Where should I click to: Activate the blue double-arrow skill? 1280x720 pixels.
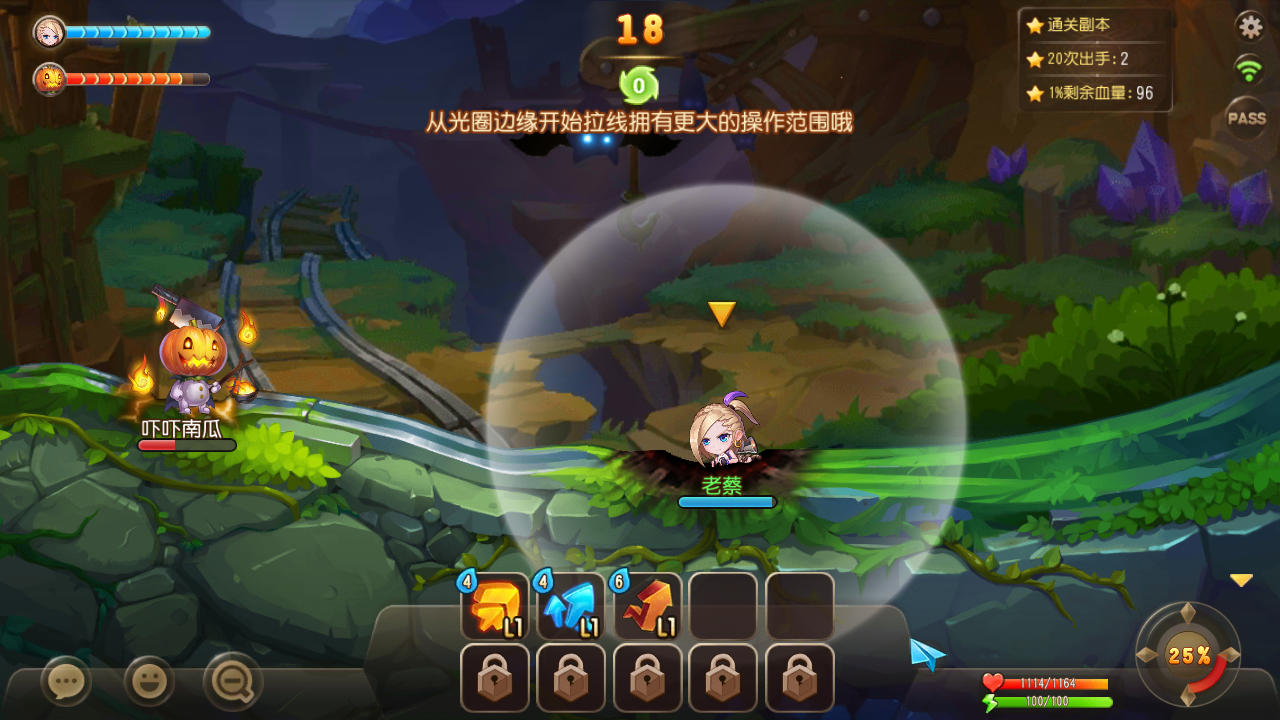click(571, 606)
